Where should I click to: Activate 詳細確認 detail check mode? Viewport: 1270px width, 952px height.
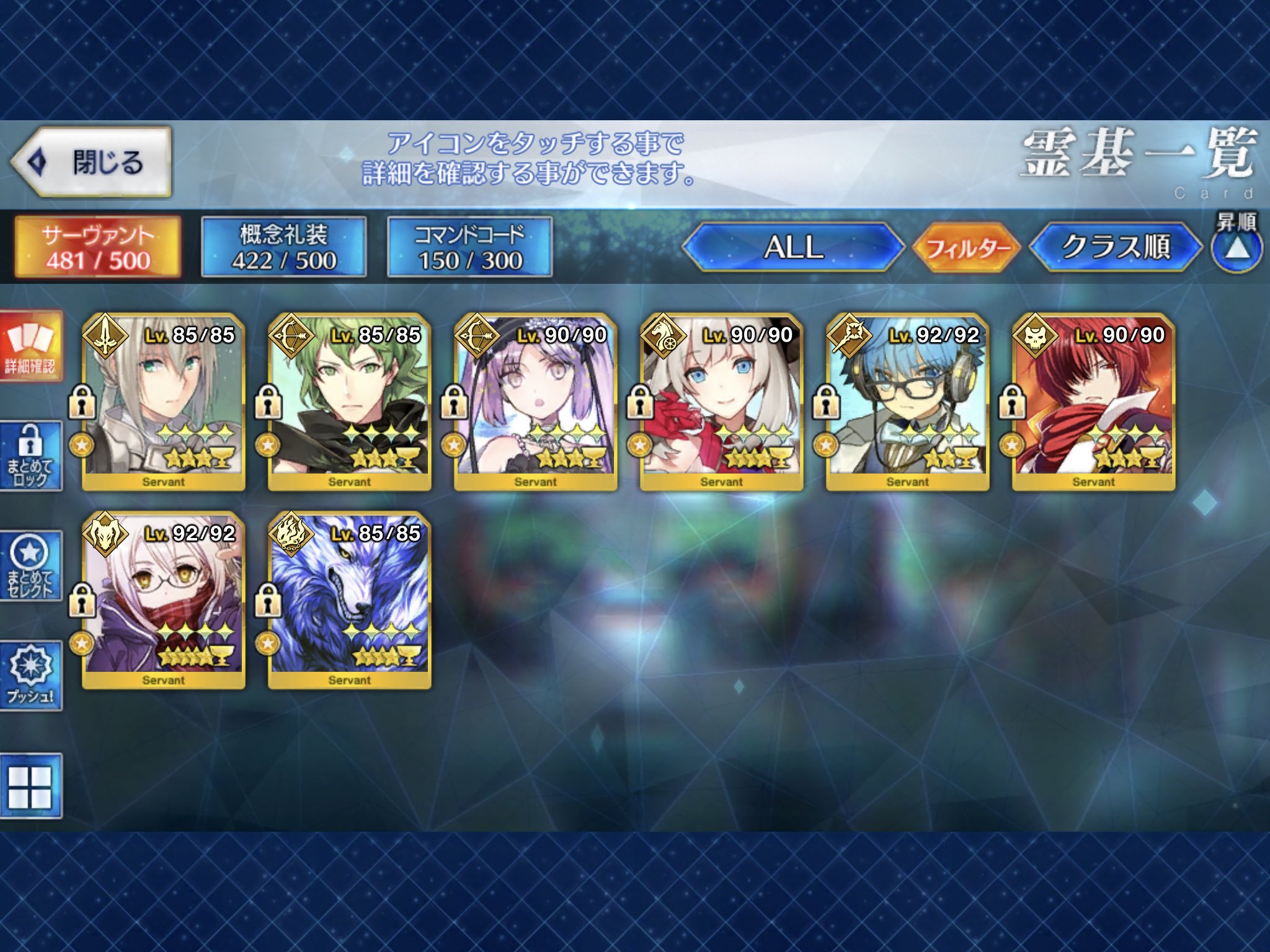pos(31,347)
